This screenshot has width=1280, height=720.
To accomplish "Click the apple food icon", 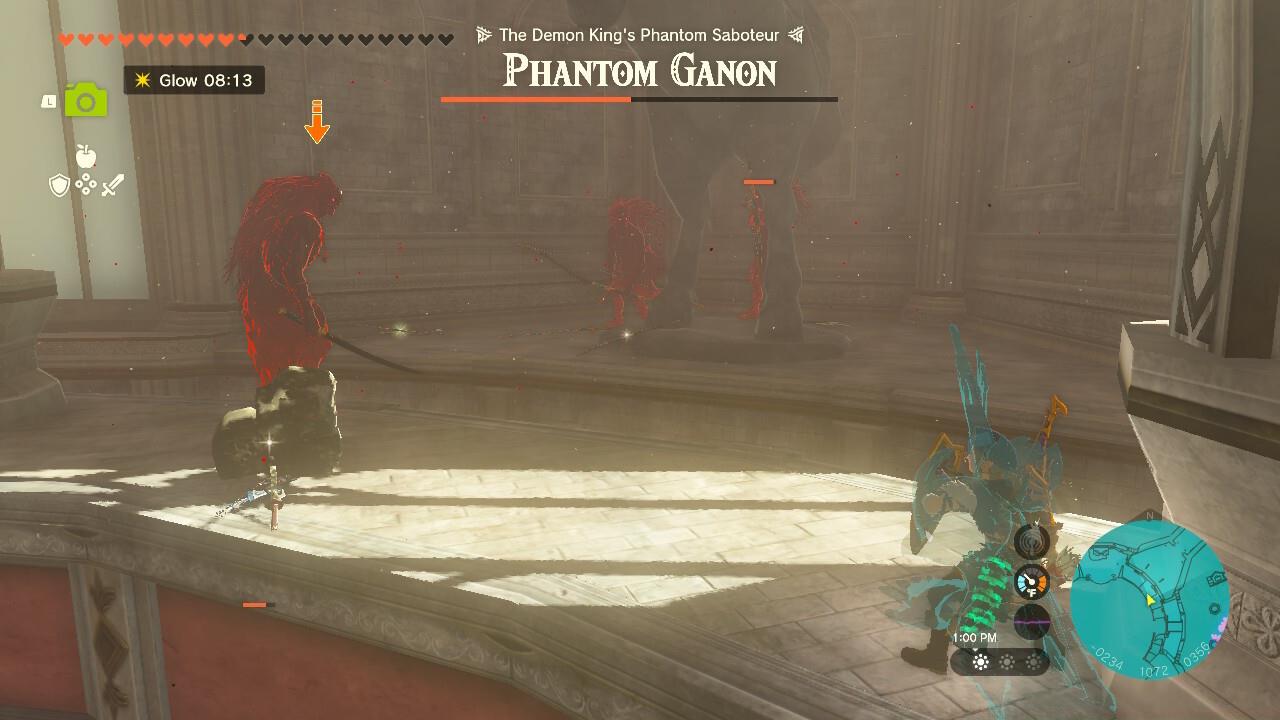I will (86, 155).
